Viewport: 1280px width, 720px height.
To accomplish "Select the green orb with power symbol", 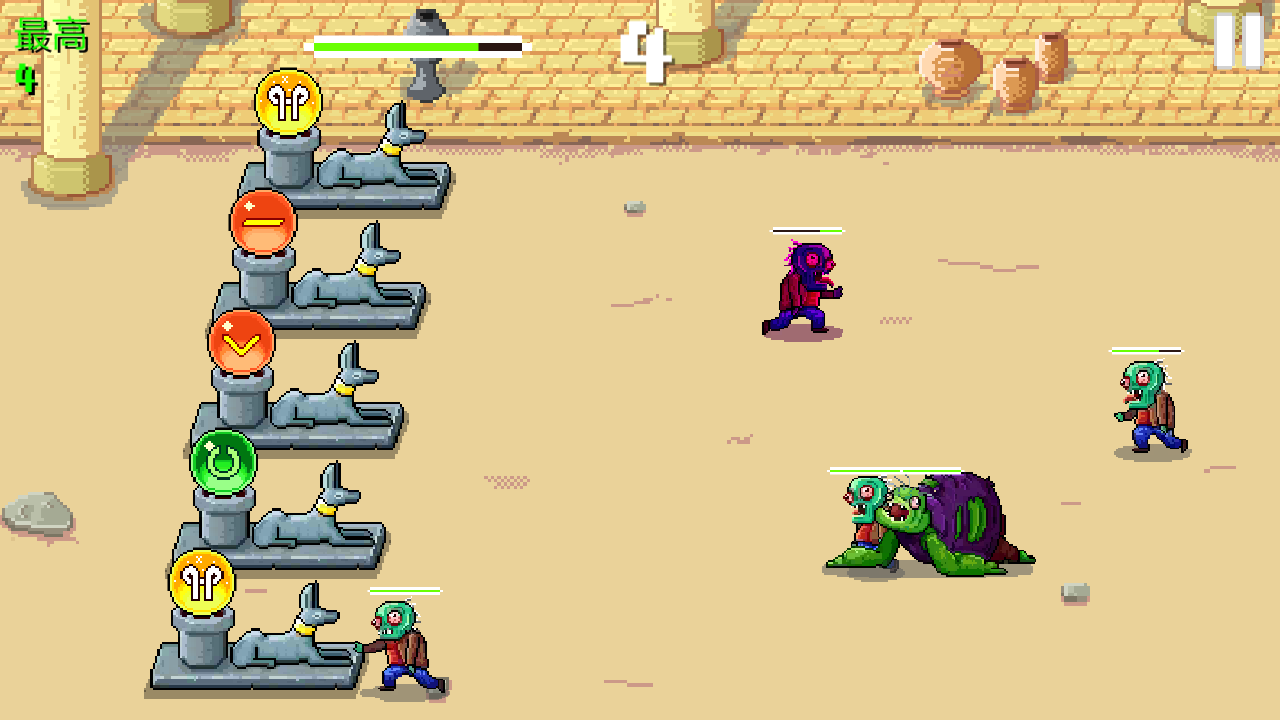I will [224, 461].
